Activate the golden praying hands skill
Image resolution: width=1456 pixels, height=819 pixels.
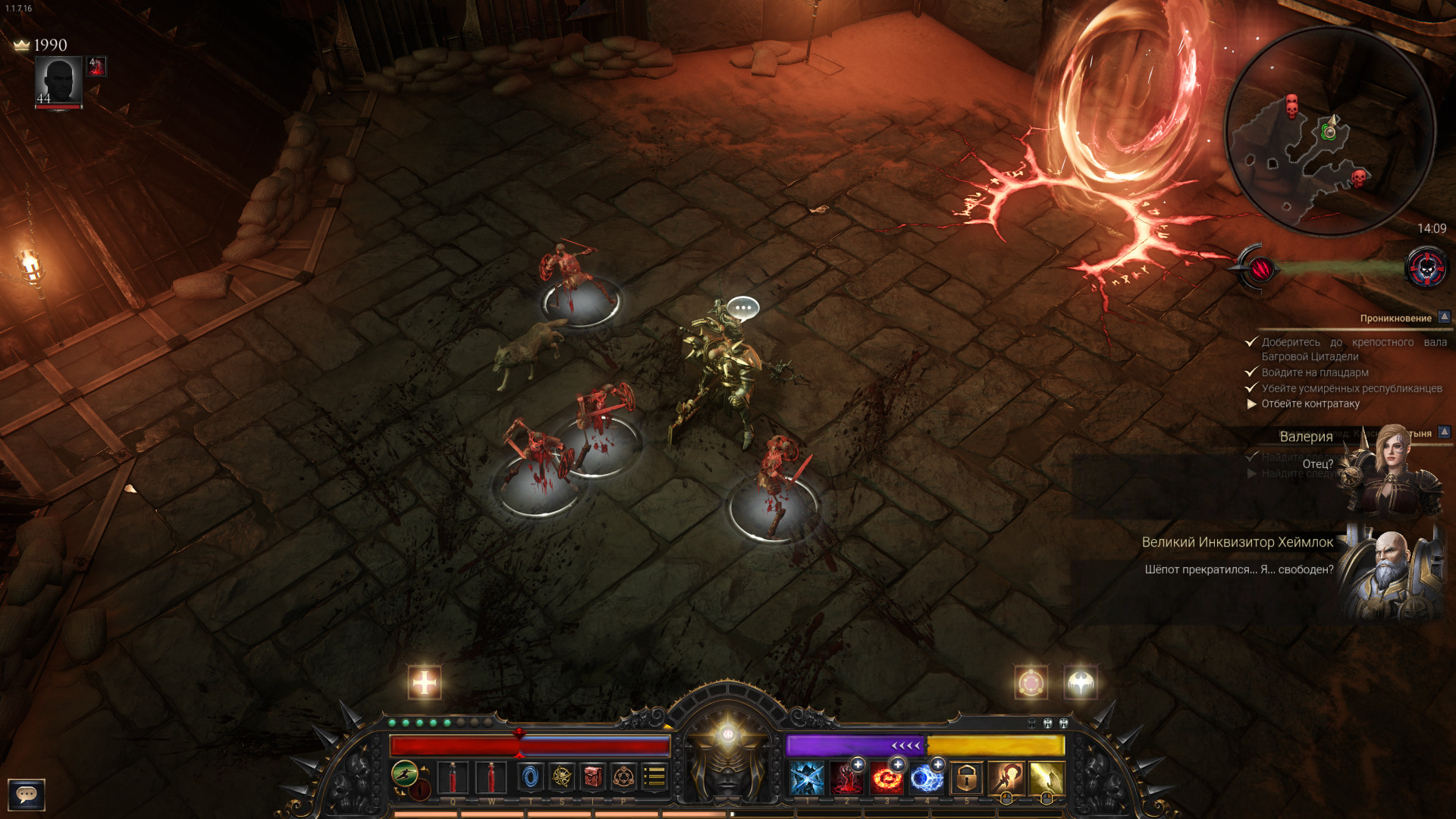click(x=1046, y=779)
